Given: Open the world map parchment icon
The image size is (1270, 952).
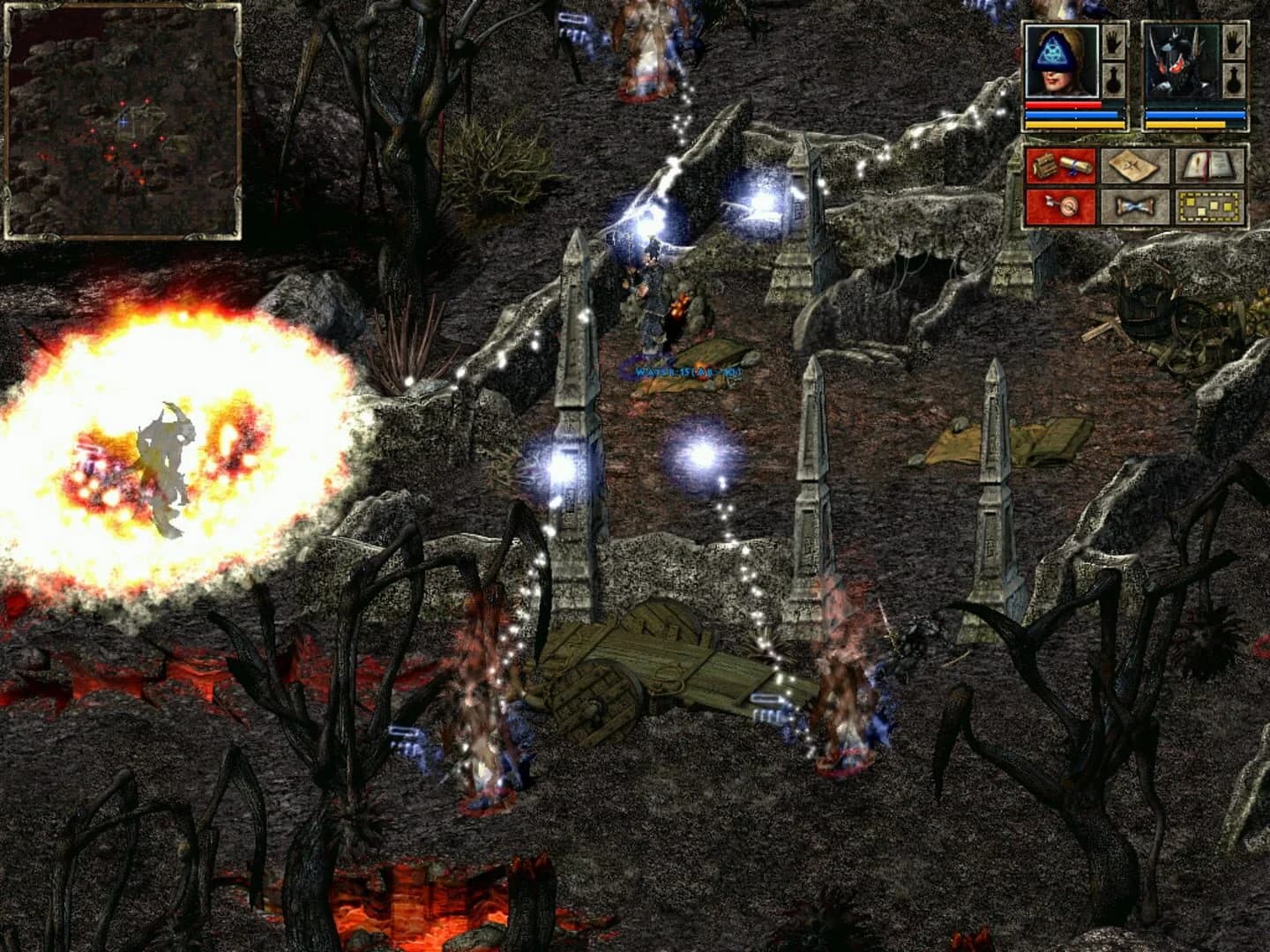Looking at the screenshot, I should (1134, 167).
